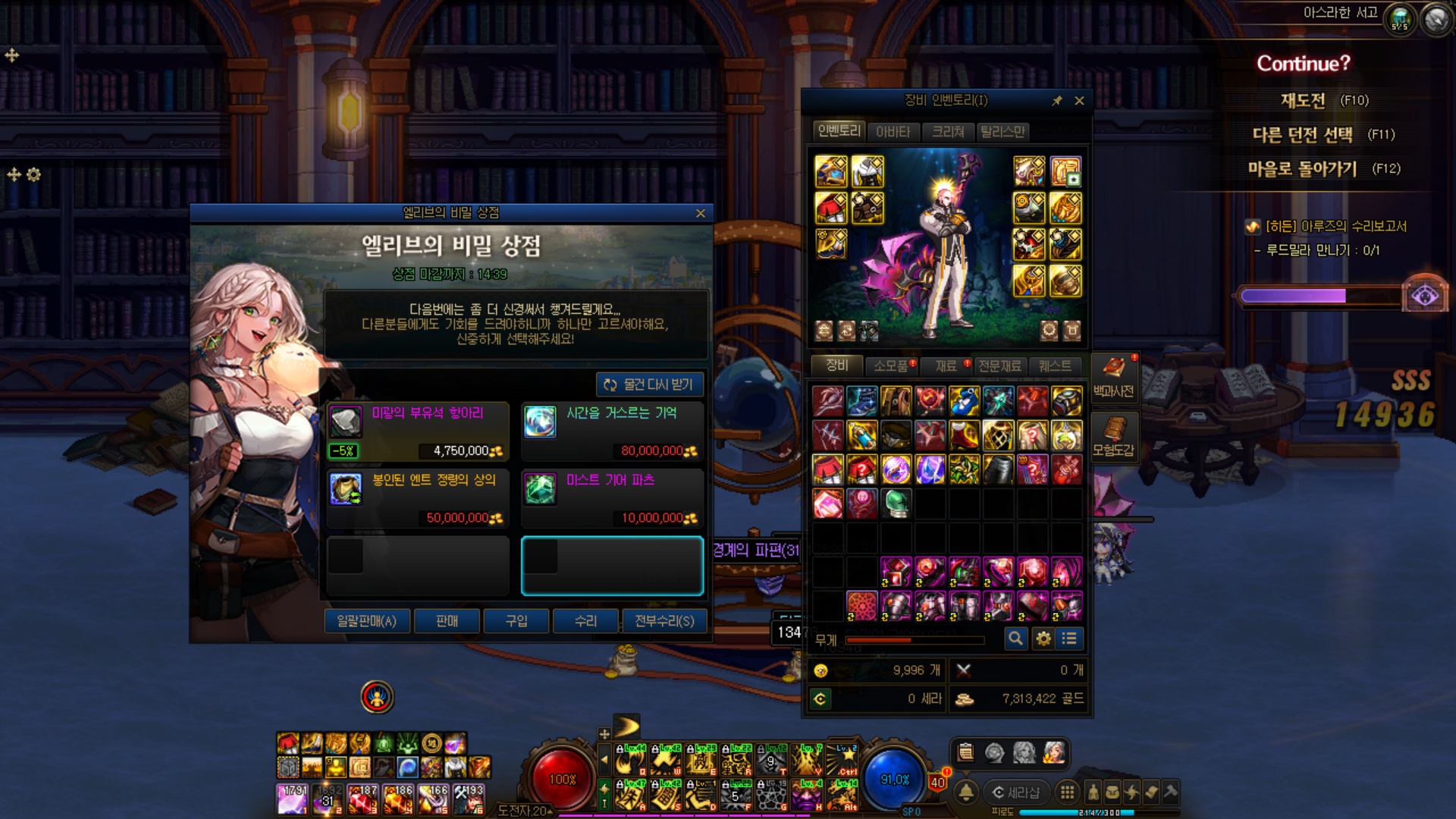The width and height of the screenshot is (1456, 819).
Task: Close the 장비 인벤토리 inventory window
Action: point(1079,101)
